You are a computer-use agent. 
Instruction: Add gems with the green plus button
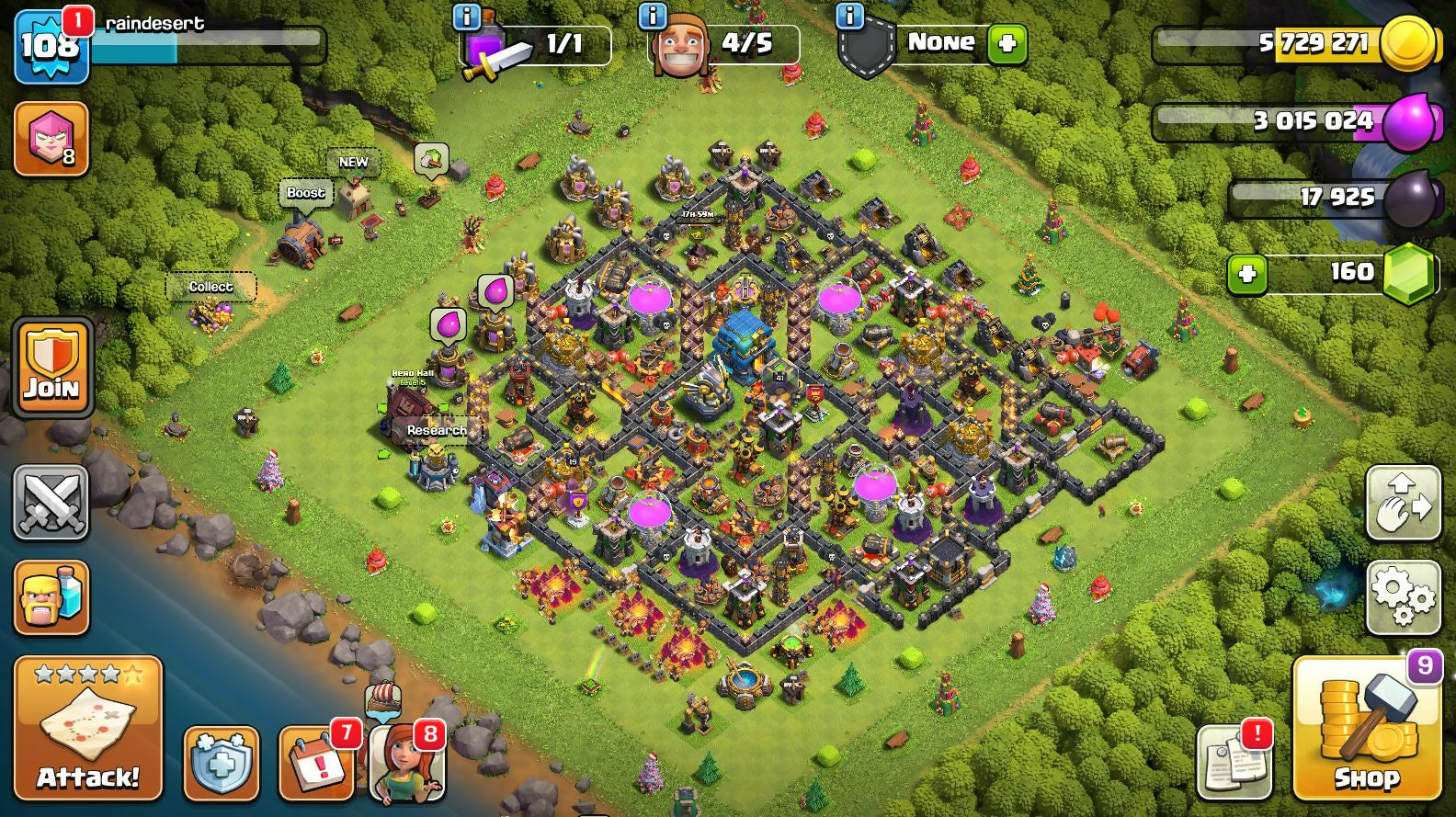[x=1246, y=273]
